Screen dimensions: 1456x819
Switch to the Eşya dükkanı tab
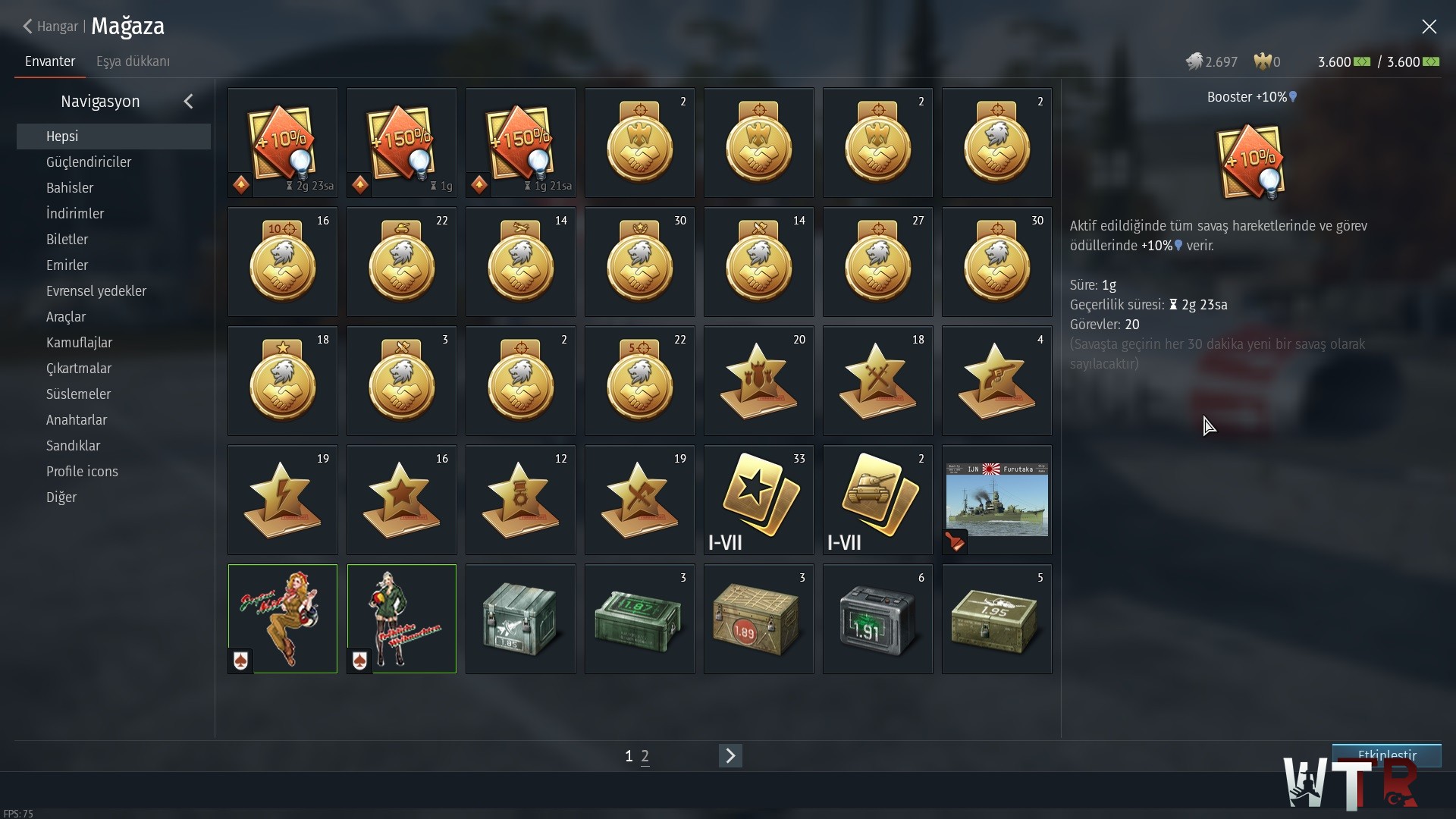tap(133, 61)
